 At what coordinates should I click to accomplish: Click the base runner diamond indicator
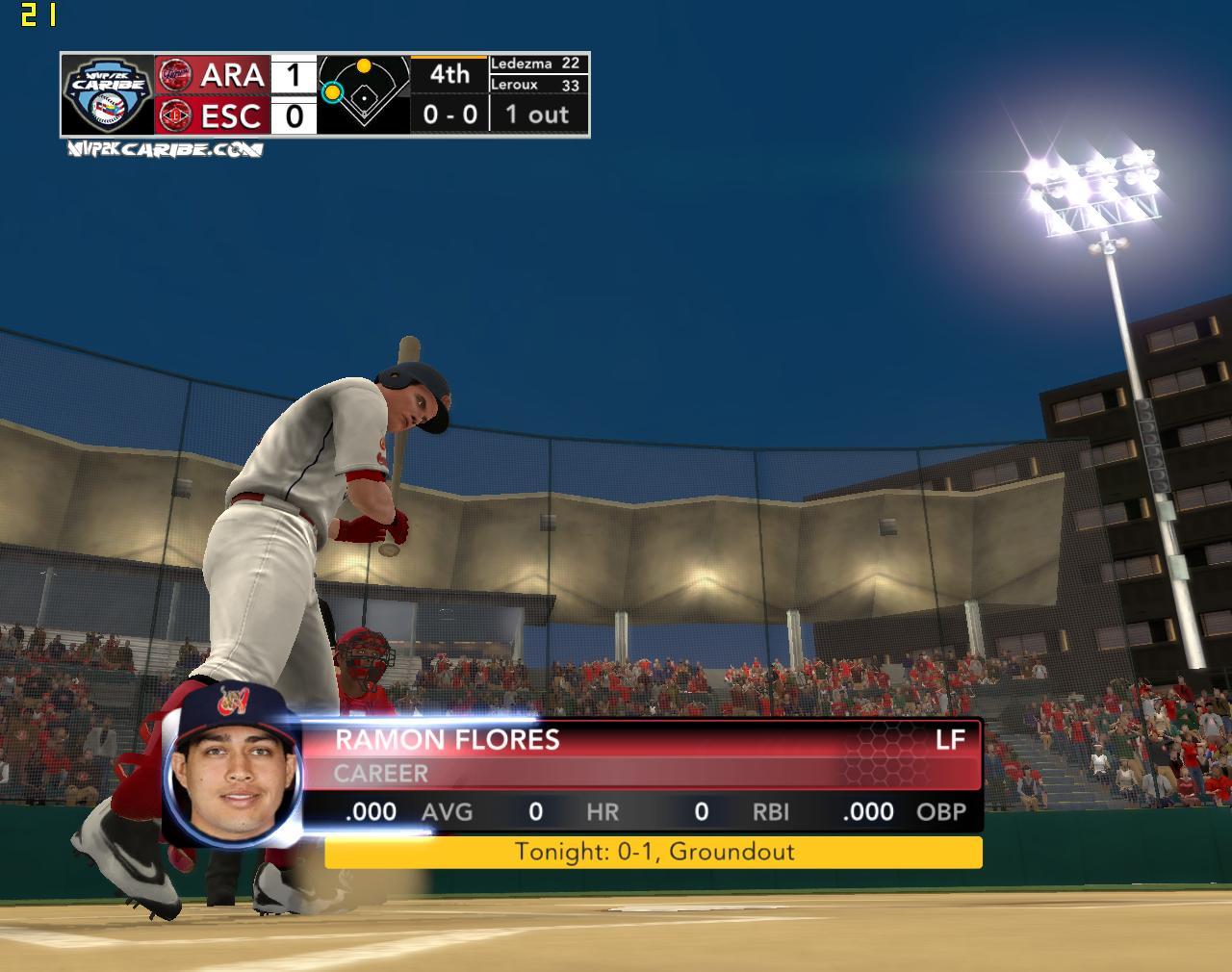tap(364, 93)
